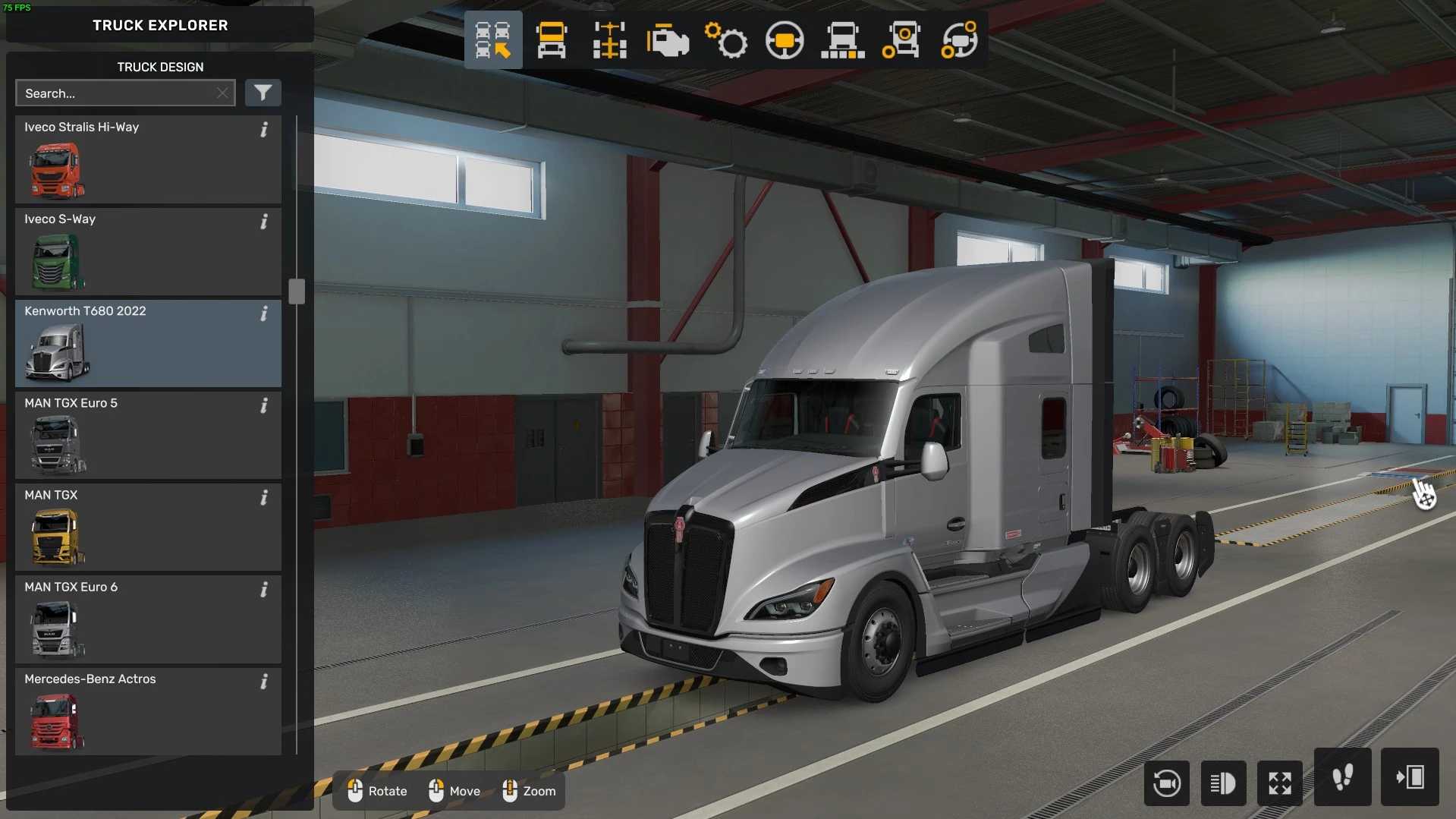
Task: Open the engine selection tab
Action: (668, 40)
